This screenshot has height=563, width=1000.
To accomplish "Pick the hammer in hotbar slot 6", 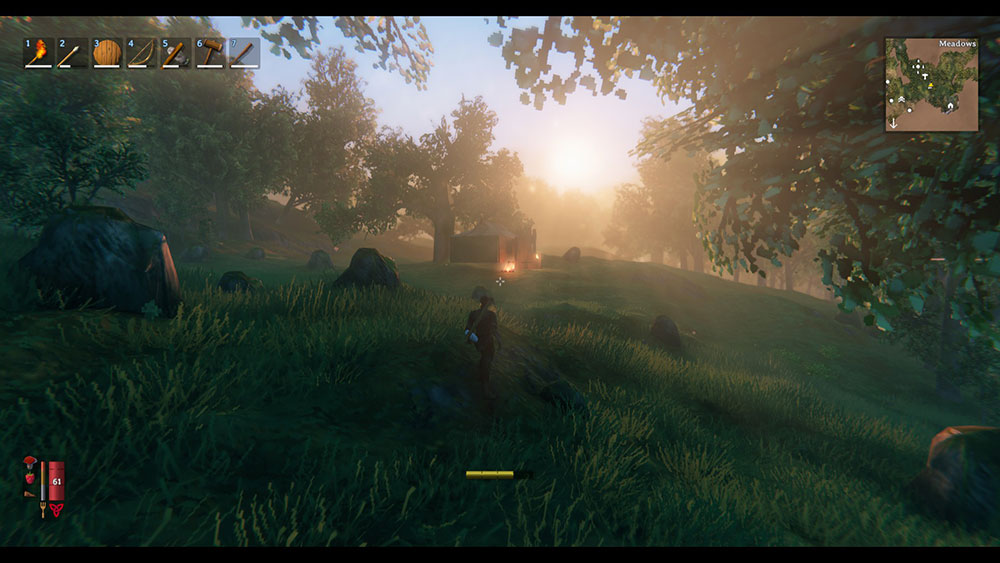I will (210, 52).
